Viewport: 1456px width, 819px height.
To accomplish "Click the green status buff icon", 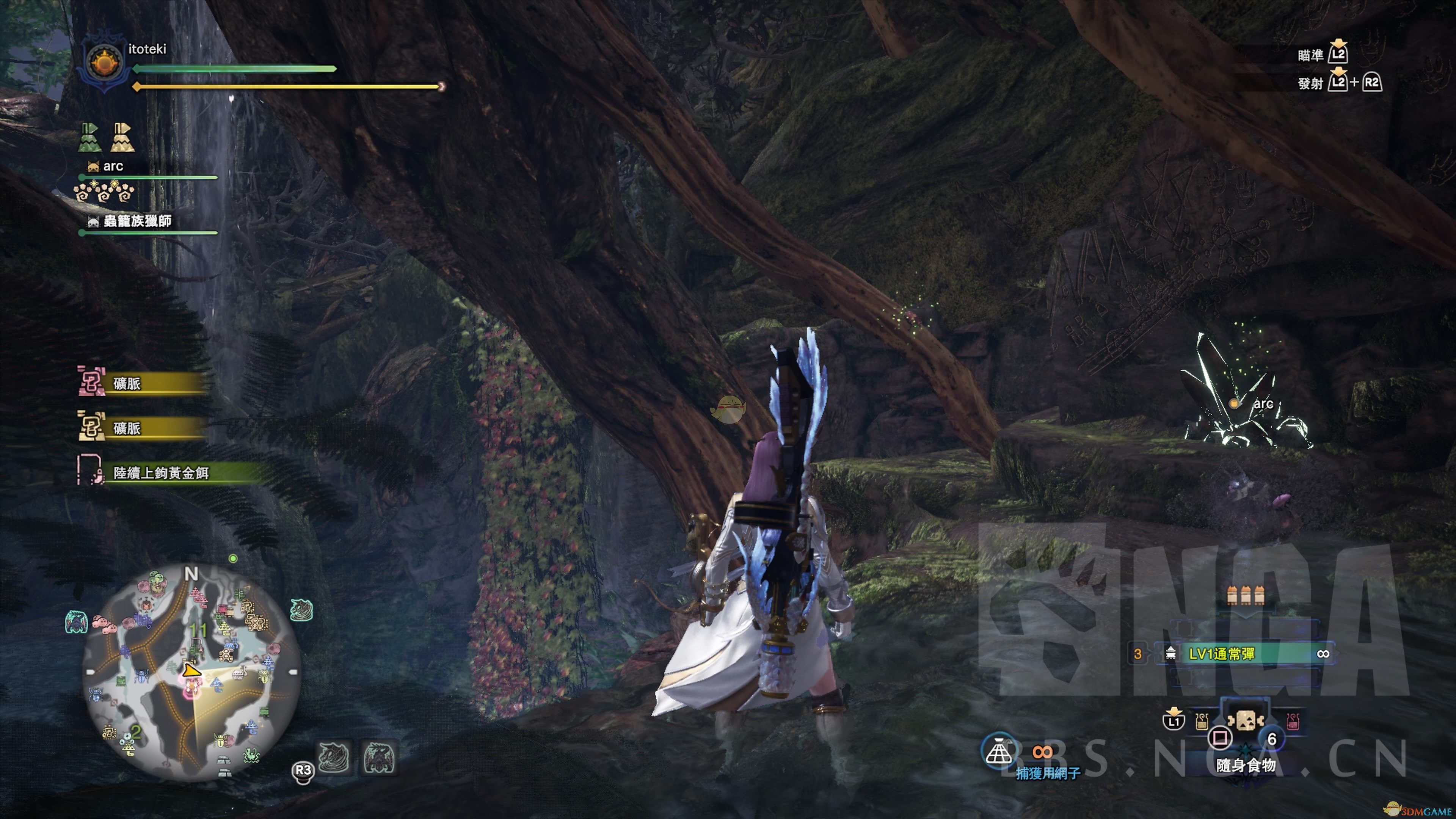I will (x=89, y=138).
